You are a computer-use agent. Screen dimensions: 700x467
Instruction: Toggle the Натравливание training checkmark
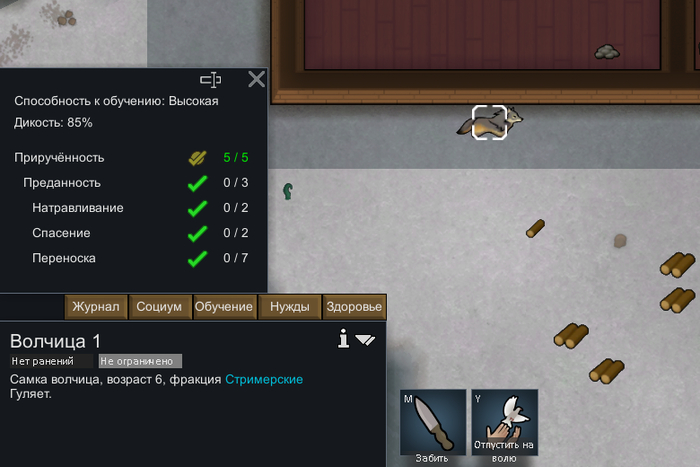click(198, 208)
